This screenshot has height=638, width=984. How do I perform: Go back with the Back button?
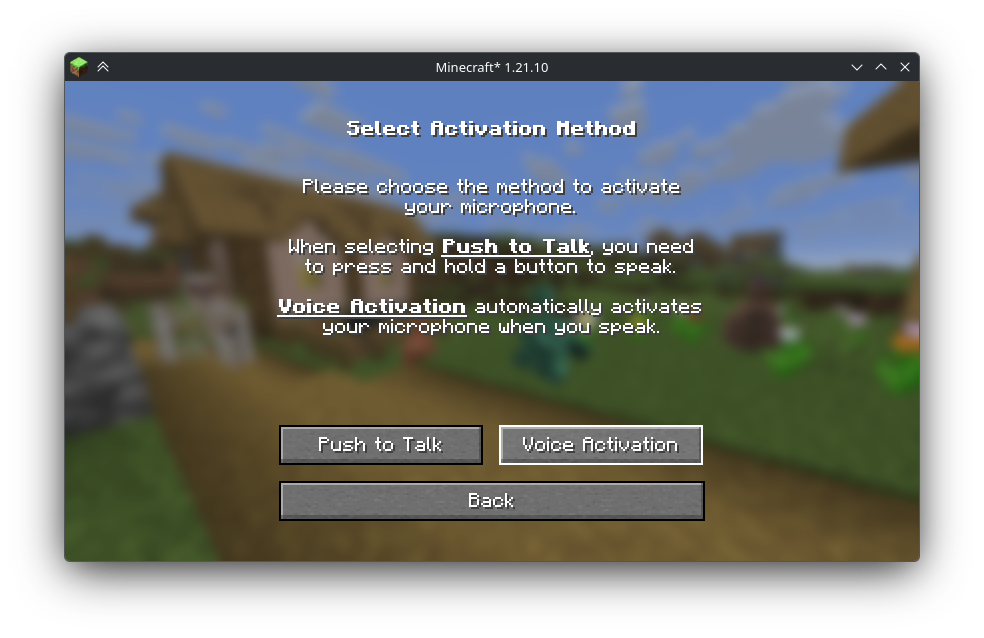click(x=491, y=501)
